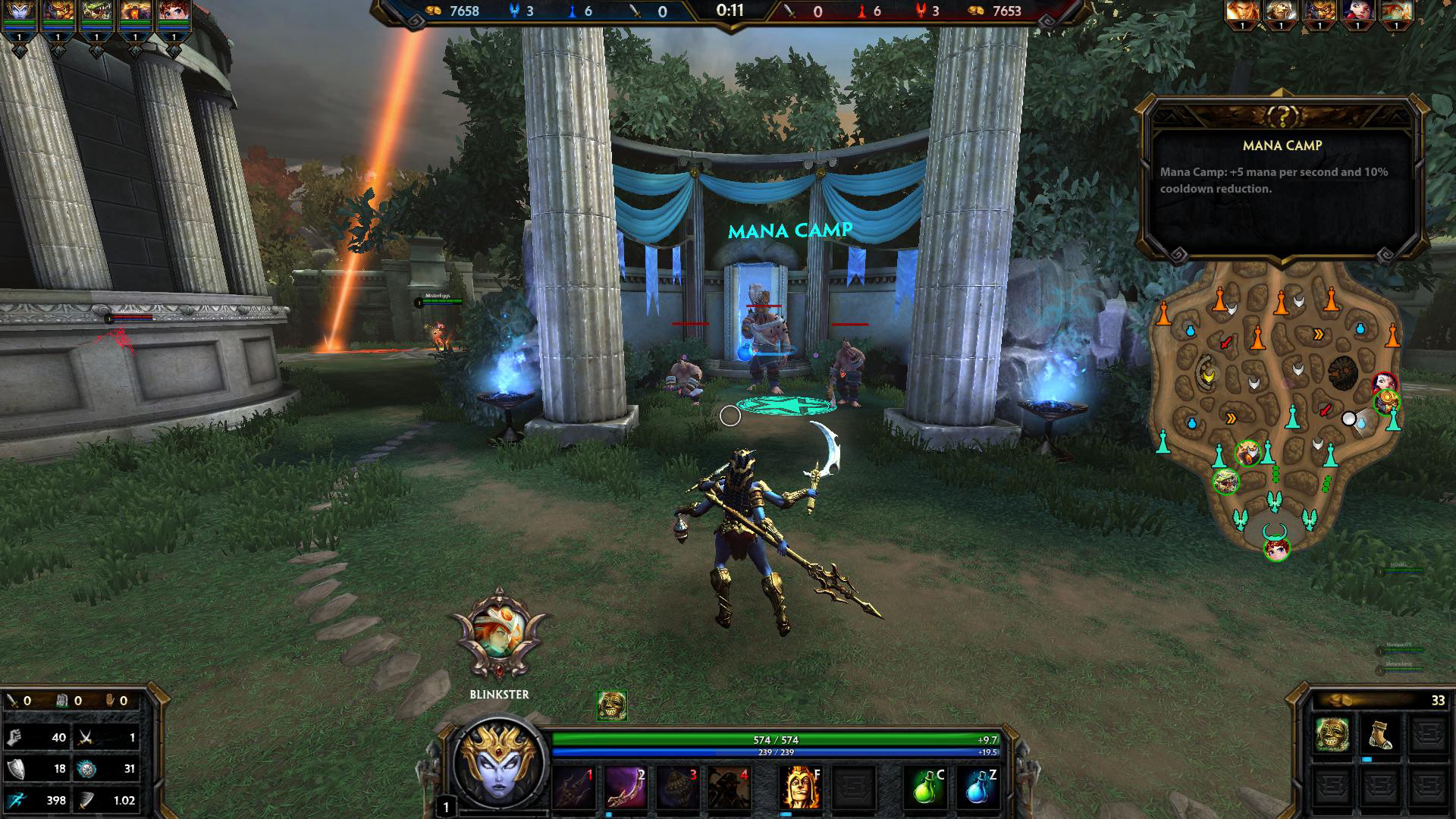Open the question mark help tab

tap(1282, 116)
